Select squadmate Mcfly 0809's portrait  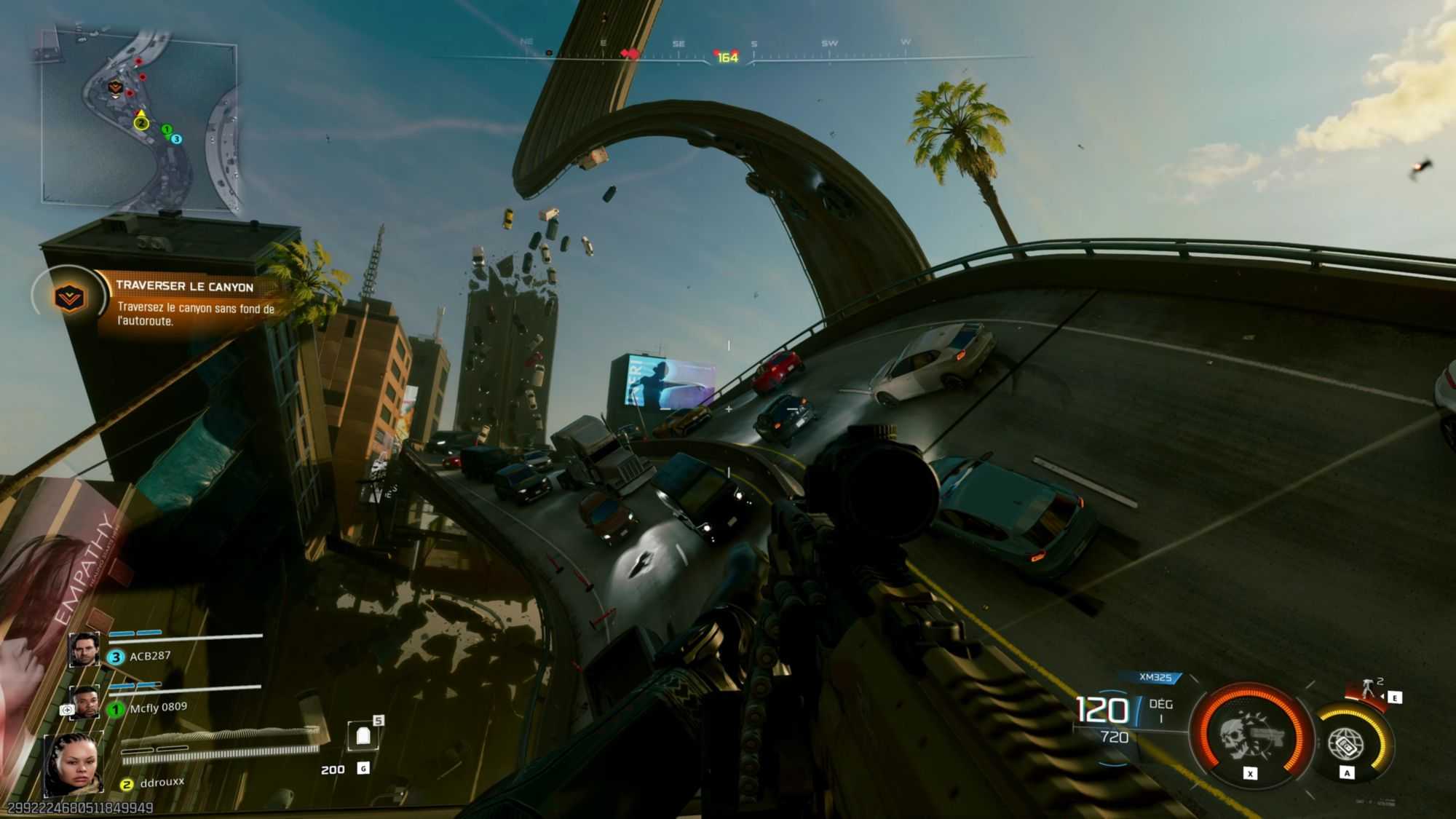pyautogui.click(x=85, y=703)
